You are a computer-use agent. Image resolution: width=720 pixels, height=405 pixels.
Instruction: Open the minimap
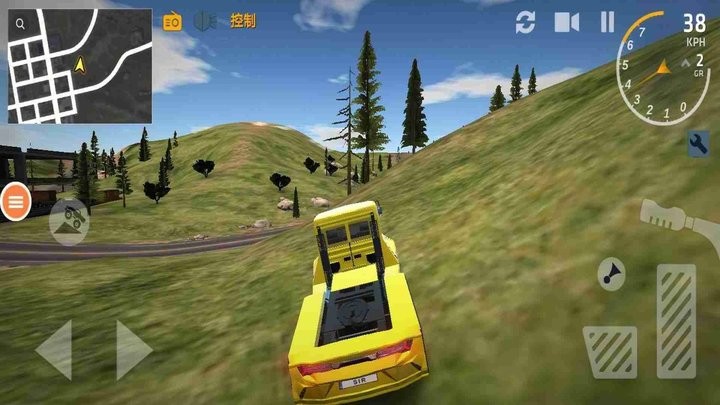pos(80,66)
